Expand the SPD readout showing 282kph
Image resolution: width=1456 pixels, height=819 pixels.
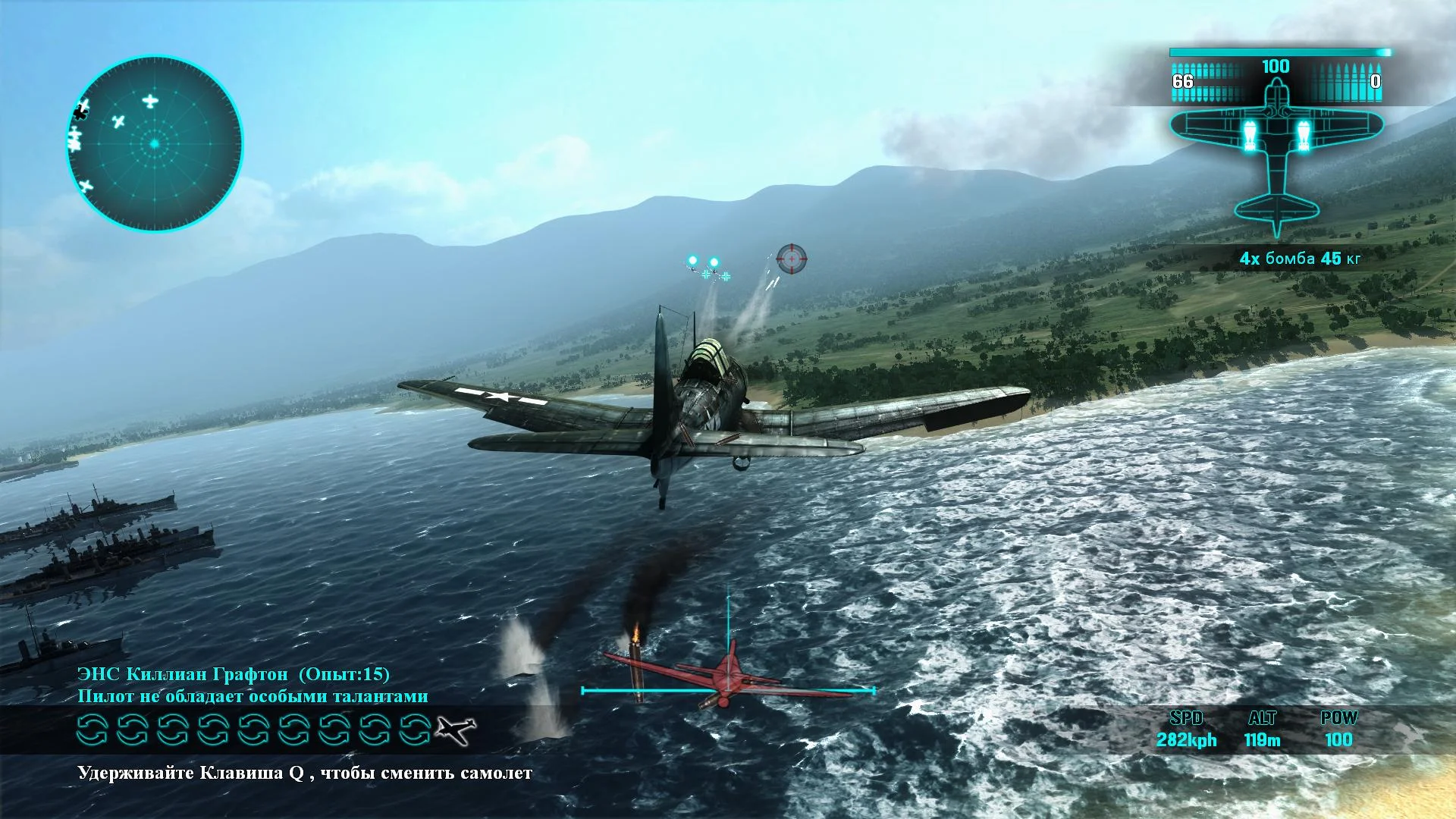pos(1188,740)
